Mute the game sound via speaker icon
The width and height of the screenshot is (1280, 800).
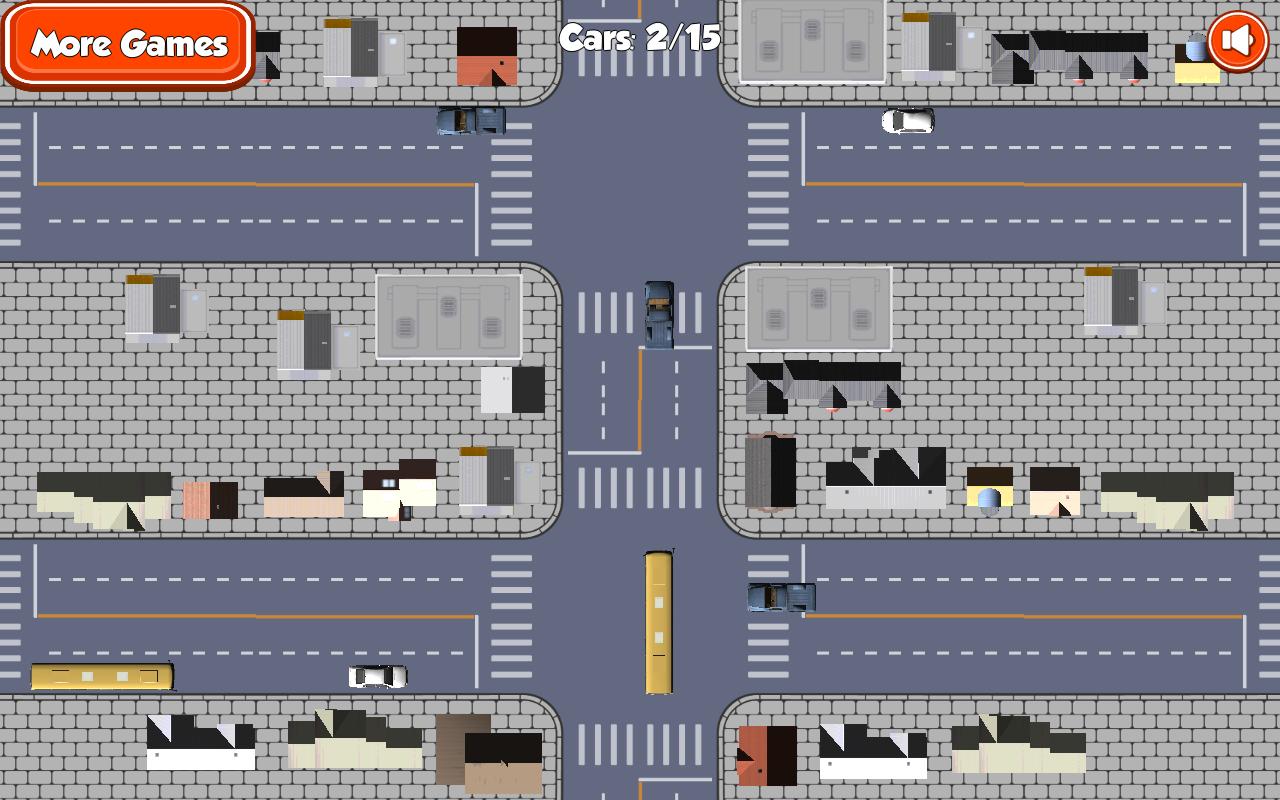pos(1236,40)
